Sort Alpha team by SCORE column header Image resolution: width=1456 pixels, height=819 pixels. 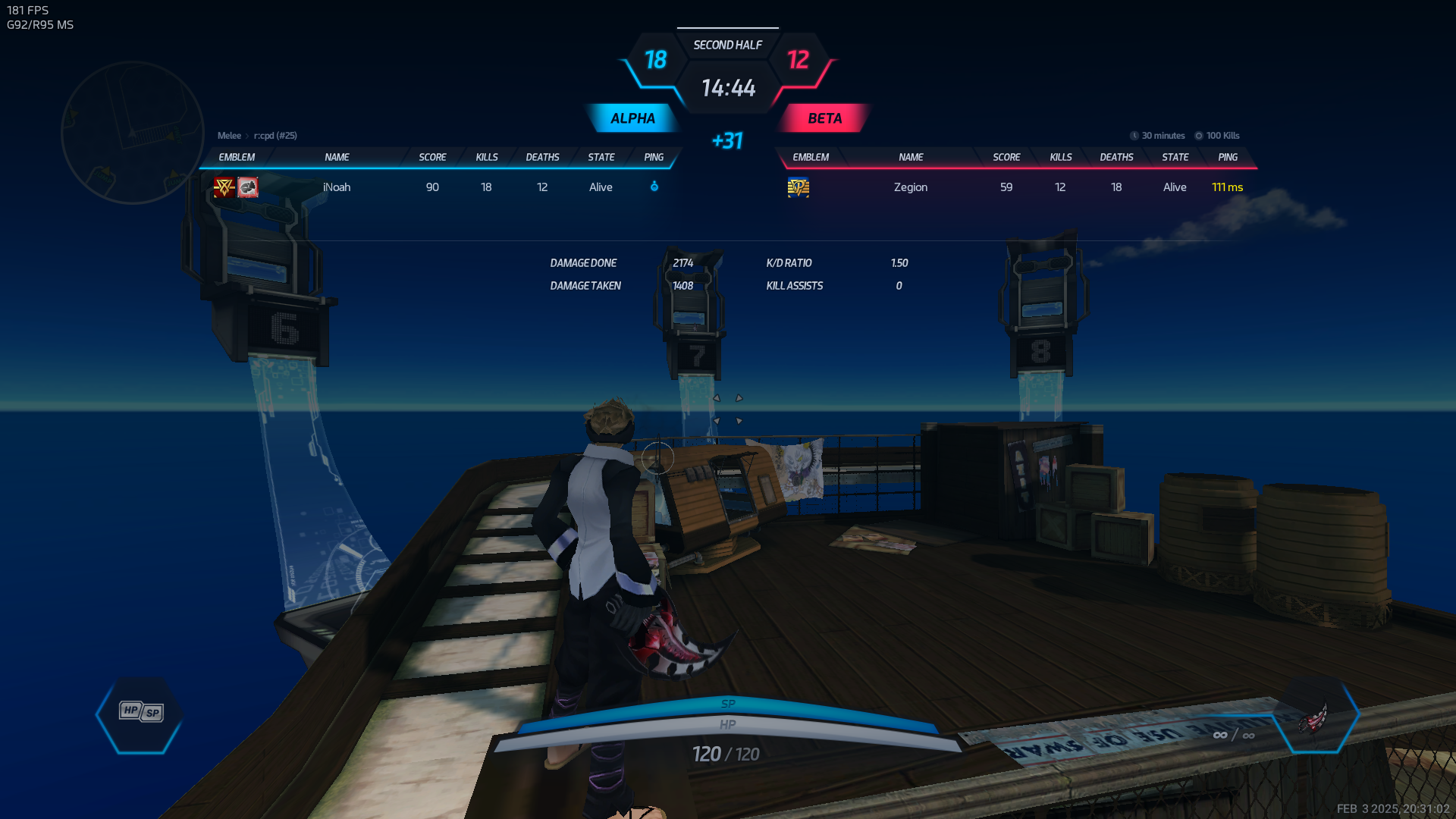[432, 157]
